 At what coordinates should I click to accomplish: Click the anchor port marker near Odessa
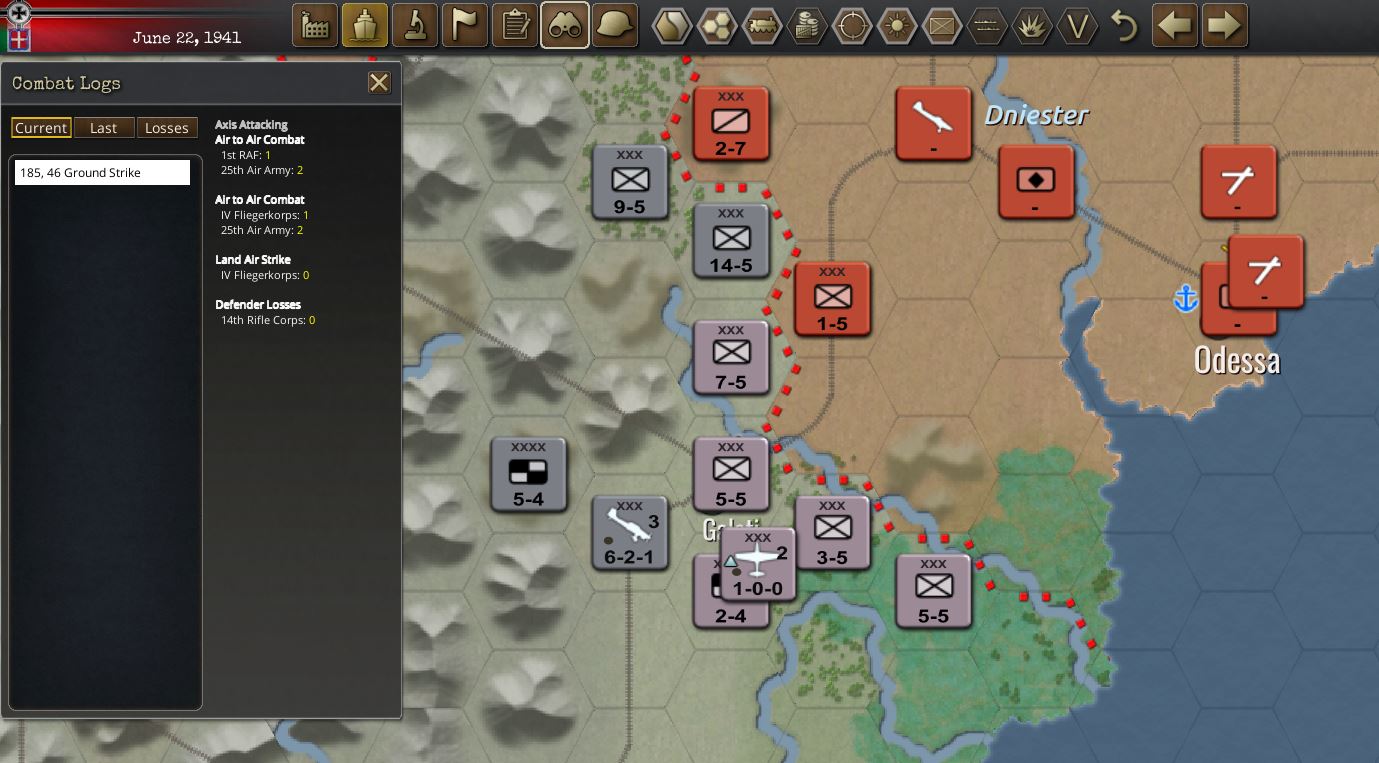point(1186,297)
